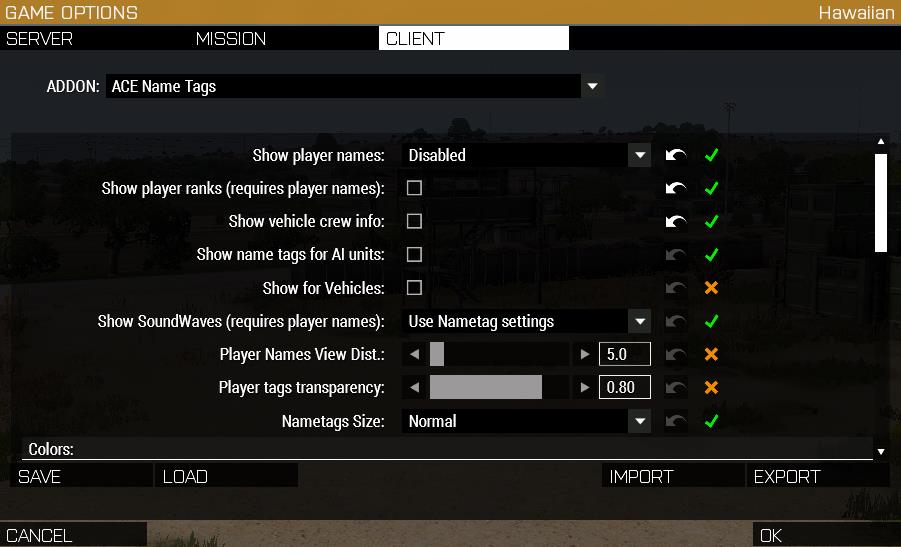901x547 pixels.
Task: Enable Show vehicle crew info checkbox
Action: [414, 221]
